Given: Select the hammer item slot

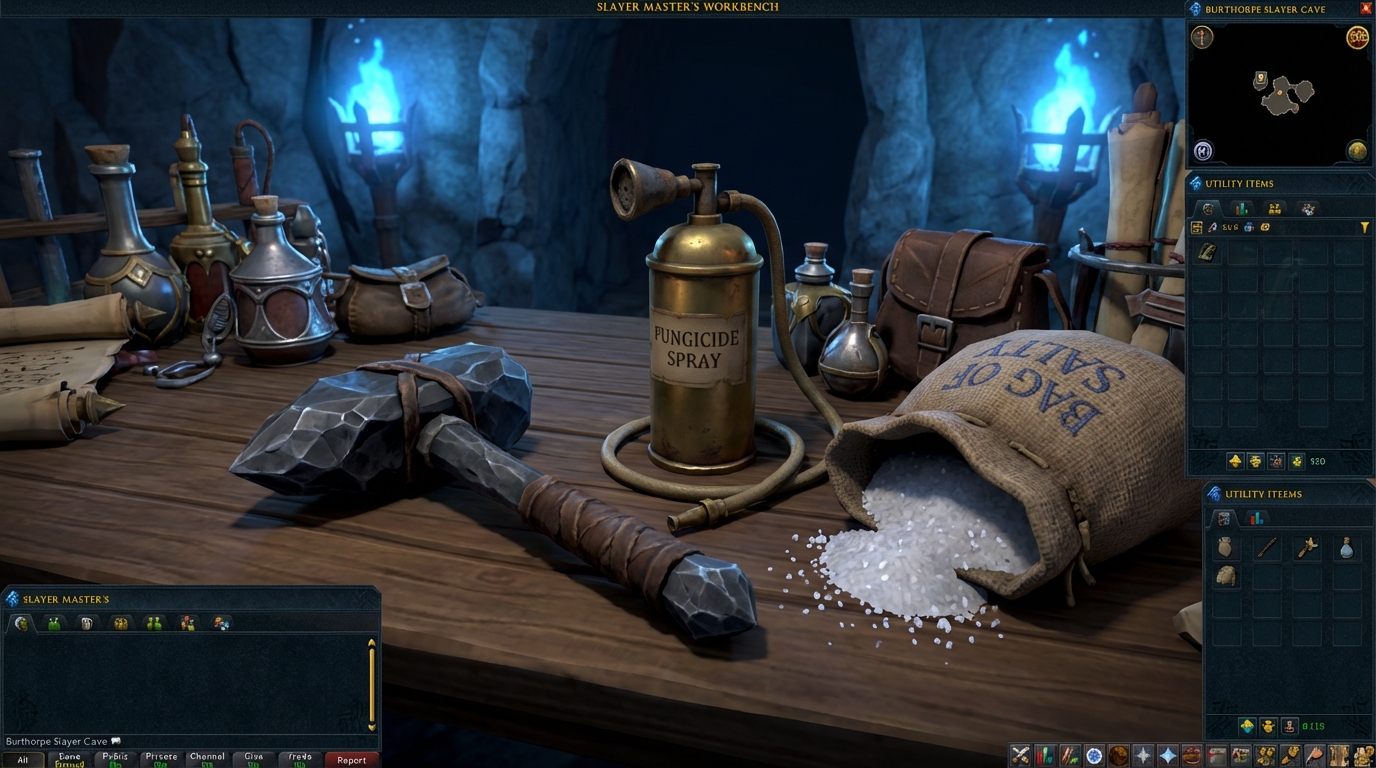Looking at the screenshot, I should pyautogui.click(x=1307, y=547).
